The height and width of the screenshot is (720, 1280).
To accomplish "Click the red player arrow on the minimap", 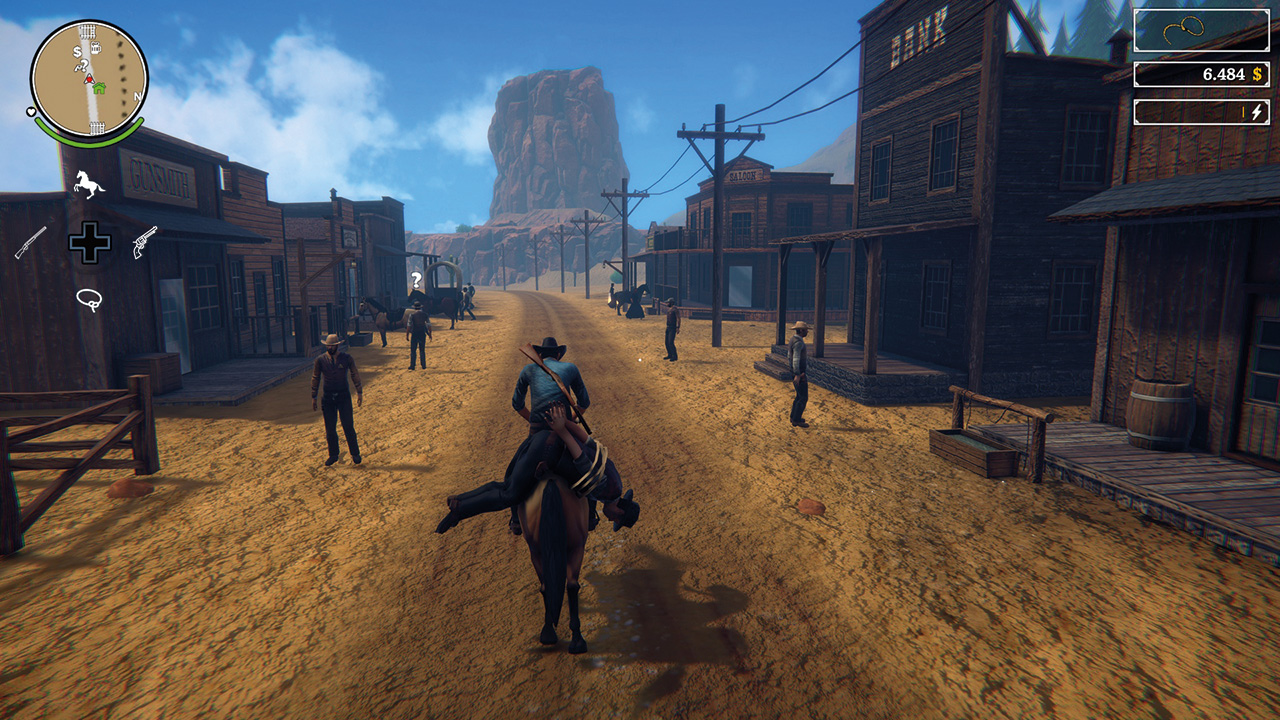I will [90, 79].
